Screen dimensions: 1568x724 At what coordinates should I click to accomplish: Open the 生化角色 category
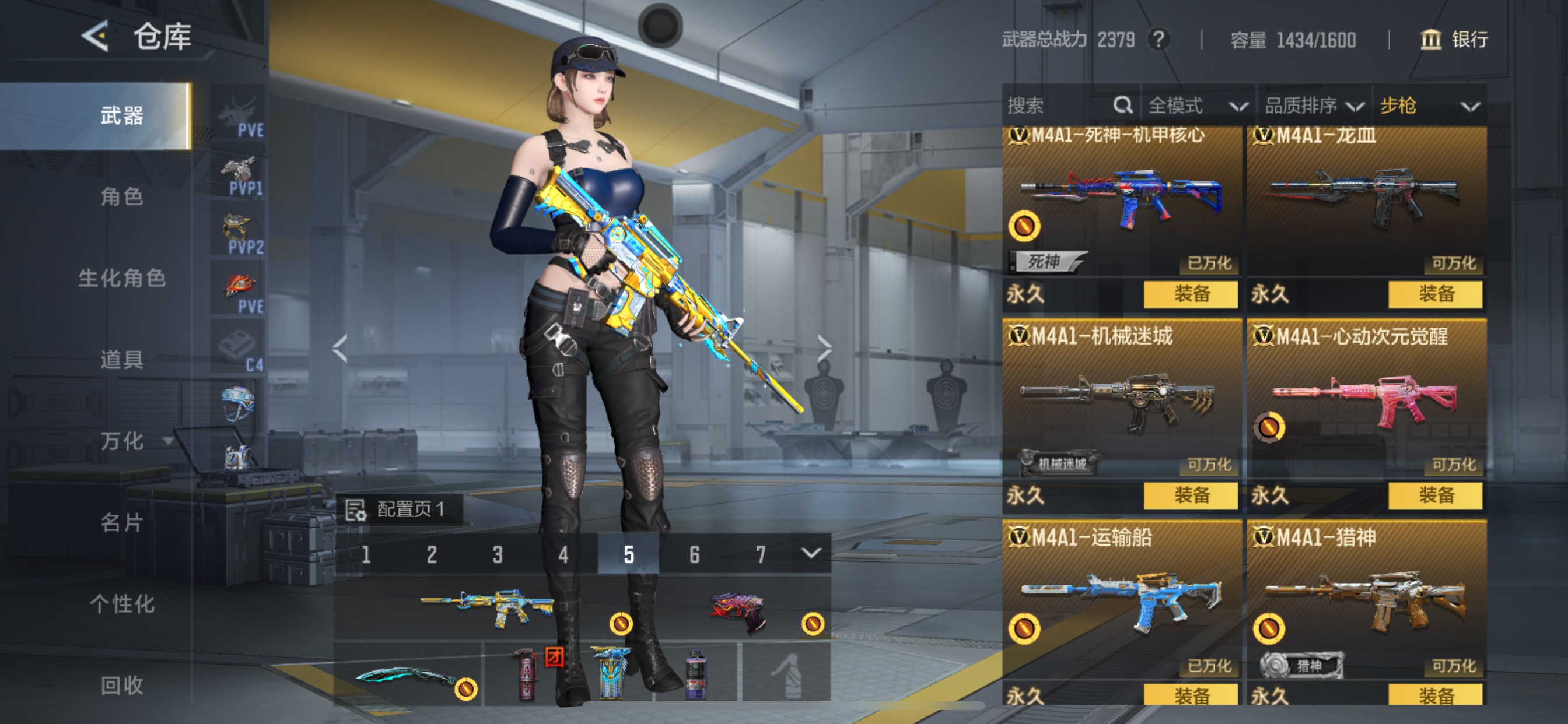(x=122, y=278)
